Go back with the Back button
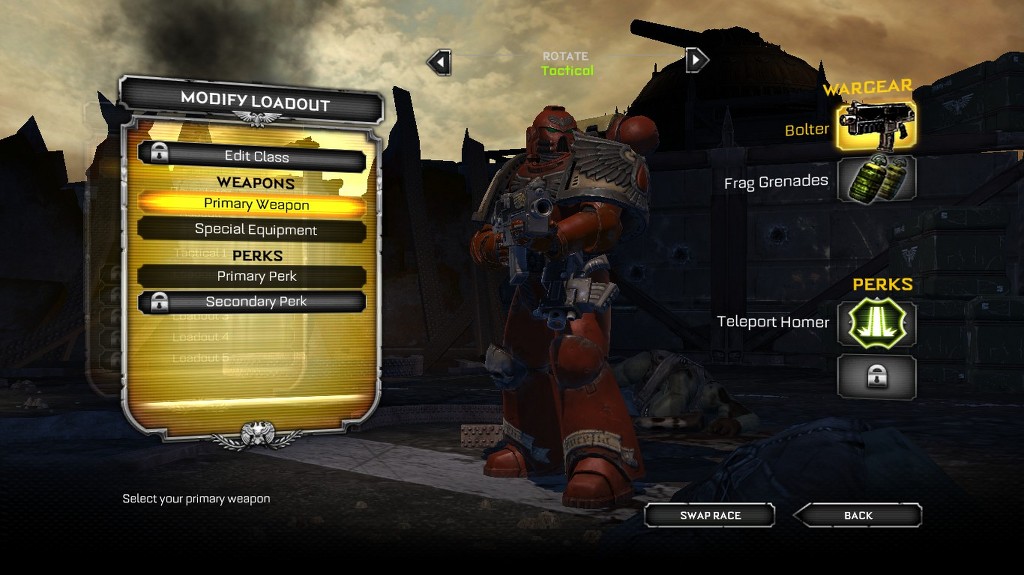The image size is (1024, 575). click(x=857, y=515)
